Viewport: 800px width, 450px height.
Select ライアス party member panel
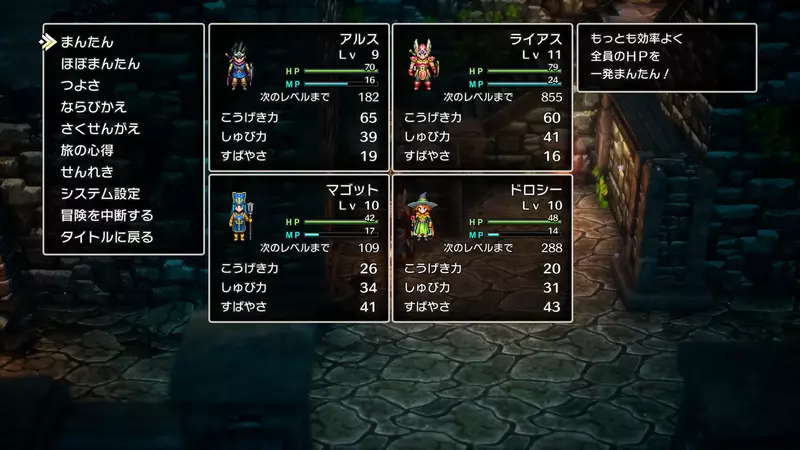coord(481,96)
